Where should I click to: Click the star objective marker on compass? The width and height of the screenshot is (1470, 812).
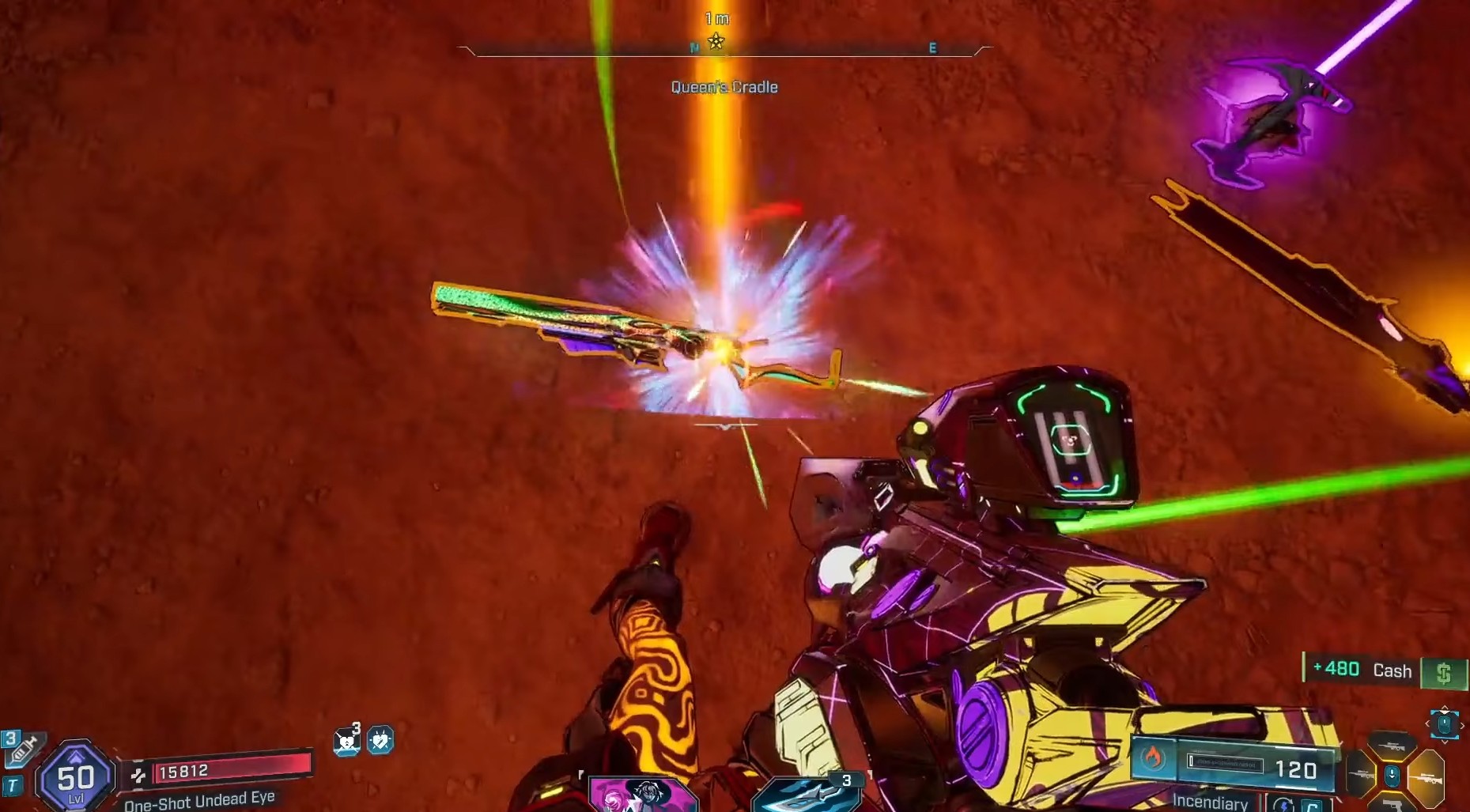point(716,41)
